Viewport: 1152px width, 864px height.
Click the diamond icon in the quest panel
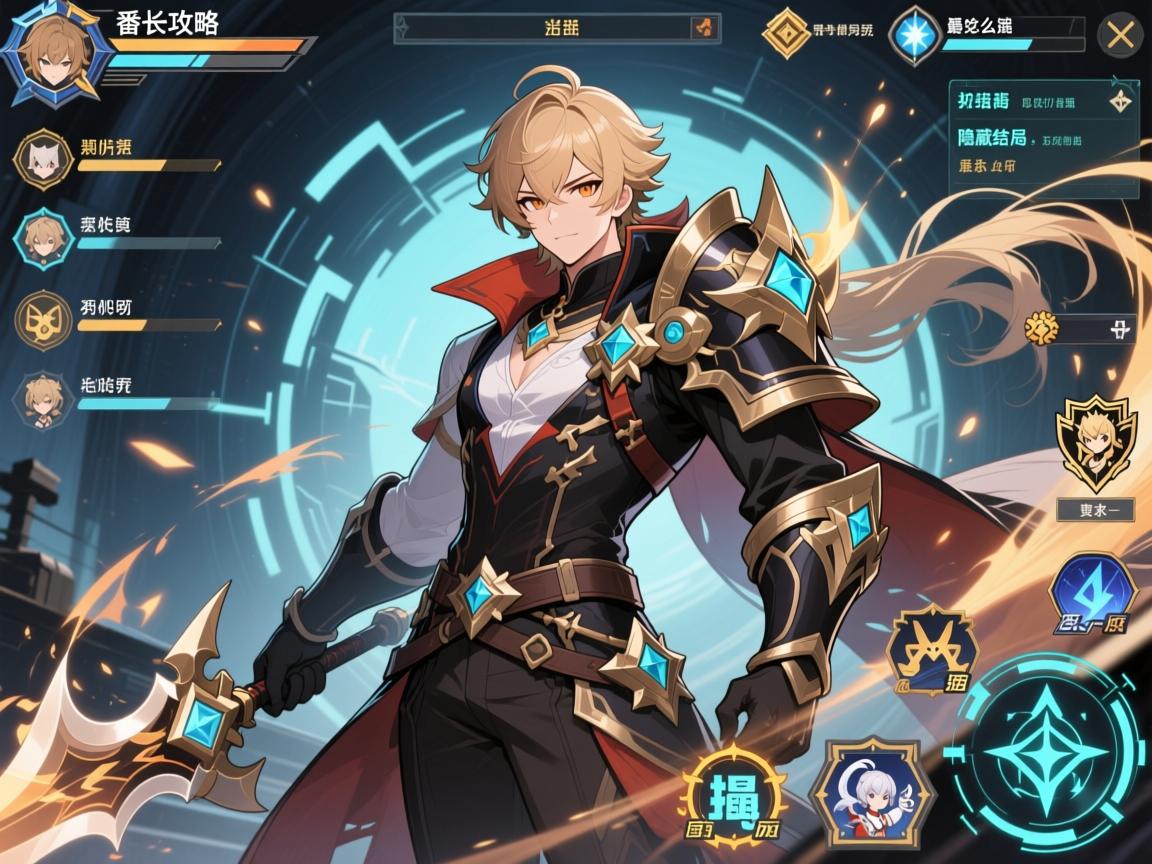click(1119, 101)
